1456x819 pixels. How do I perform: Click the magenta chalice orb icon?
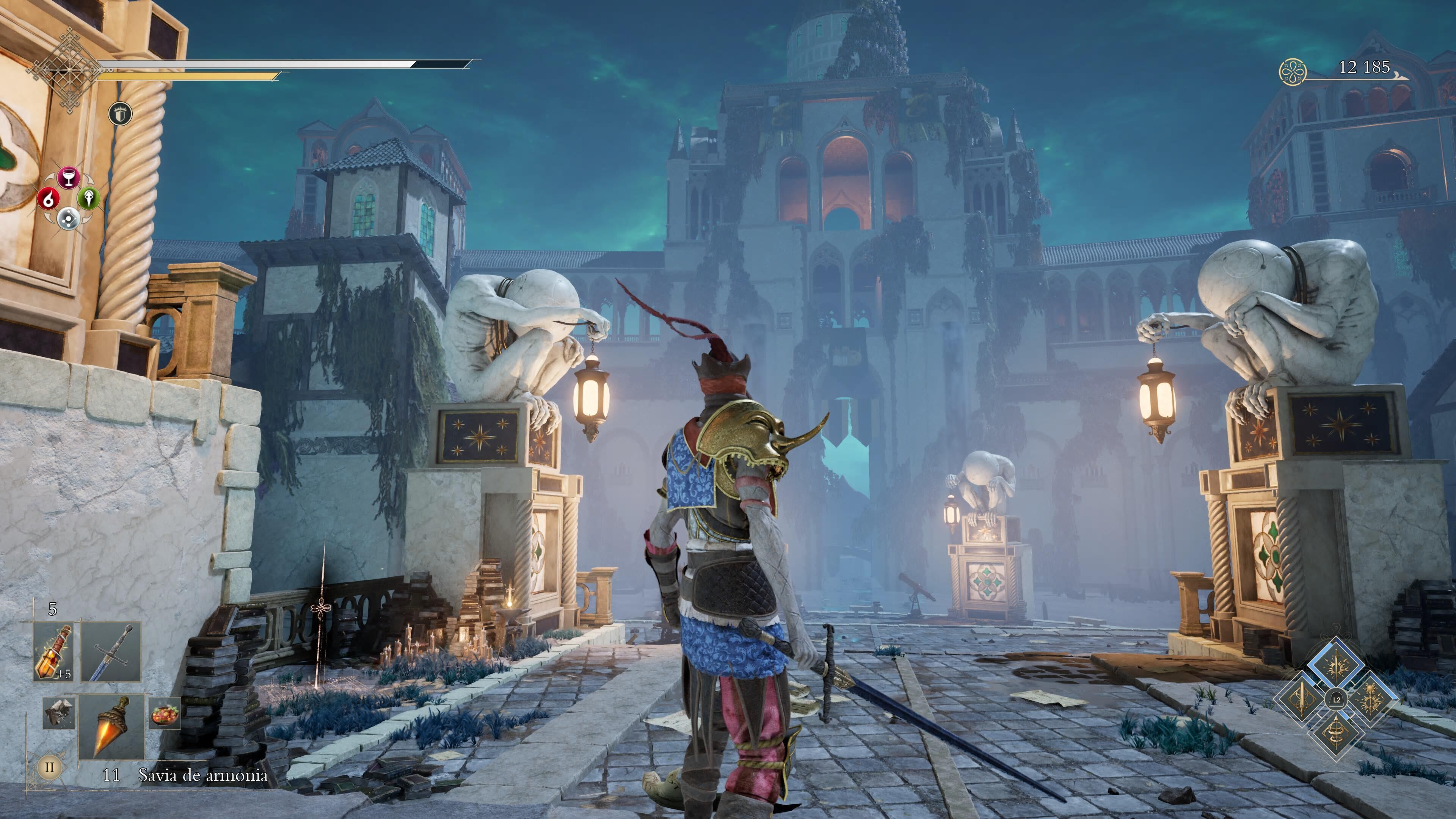pos(68,177)
